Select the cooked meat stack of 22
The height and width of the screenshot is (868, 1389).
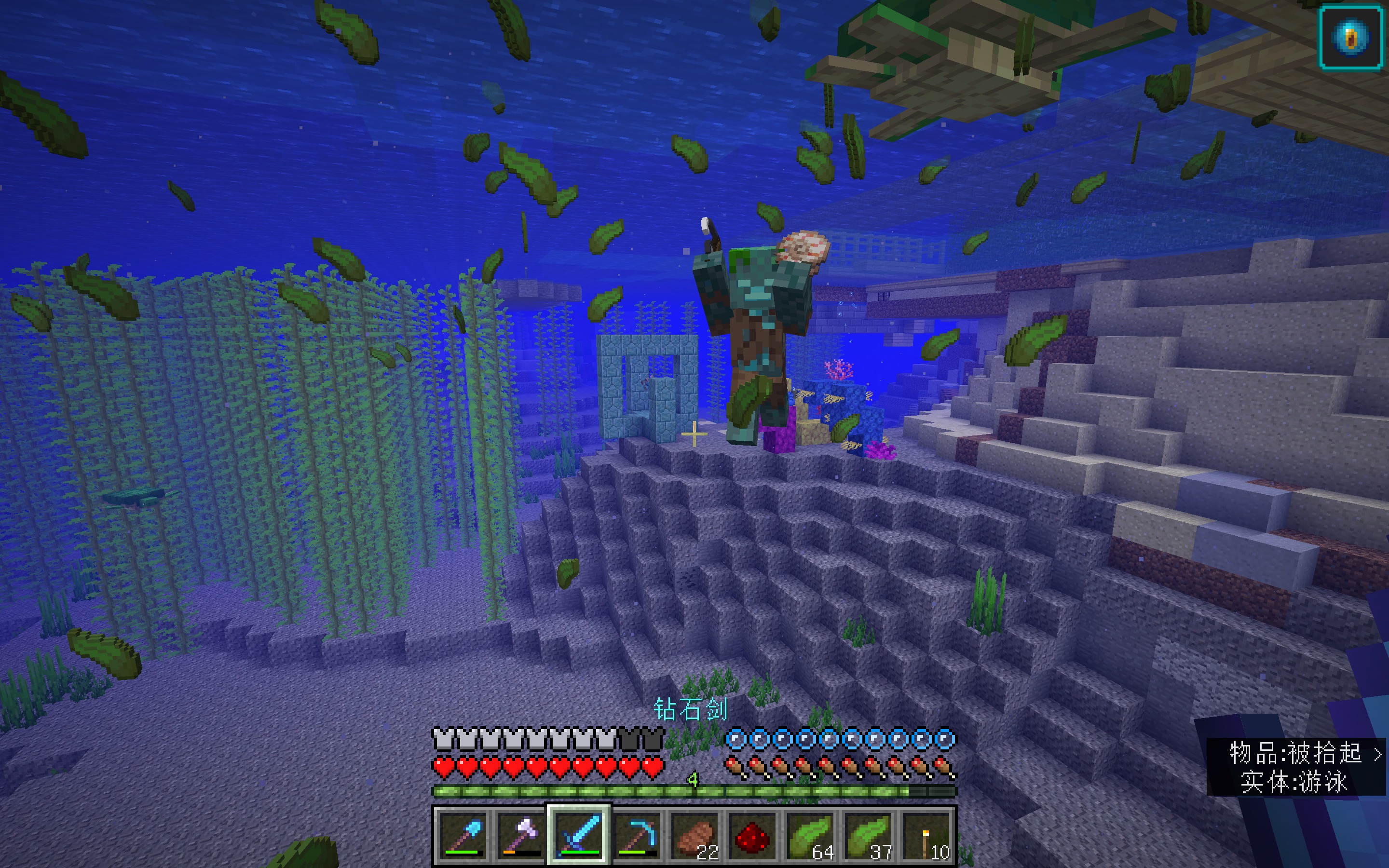pyautogui.click(x=694, y=835)
